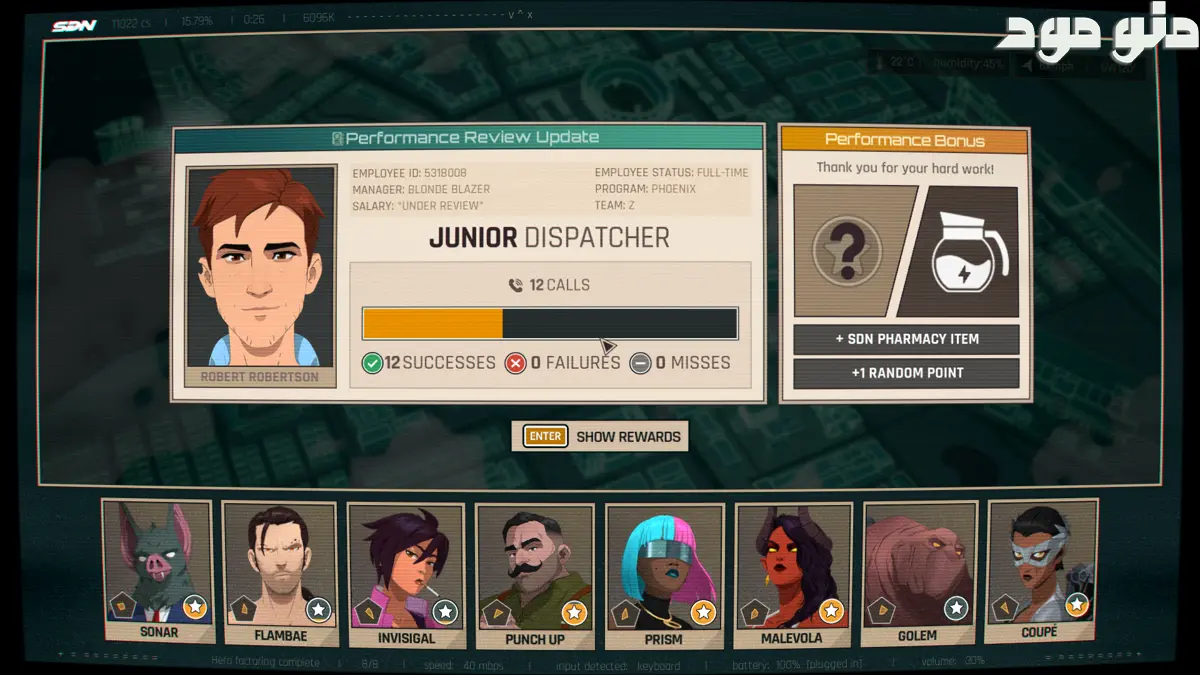This screenshot has width=1200, height=675.
Task: Select the Punch Up hero card
Action: point(534,575)
